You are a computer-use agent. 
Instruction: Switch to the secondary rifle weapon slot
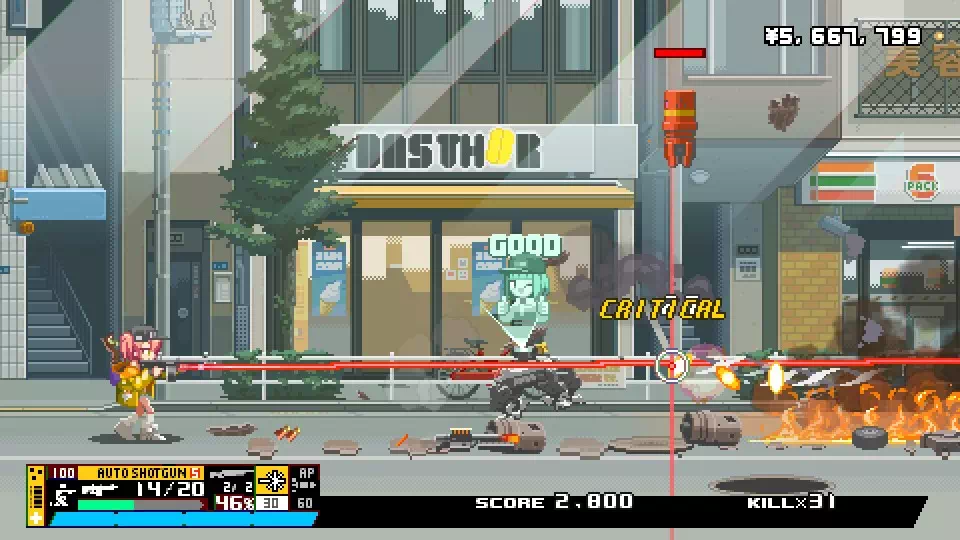click(231, 476)
